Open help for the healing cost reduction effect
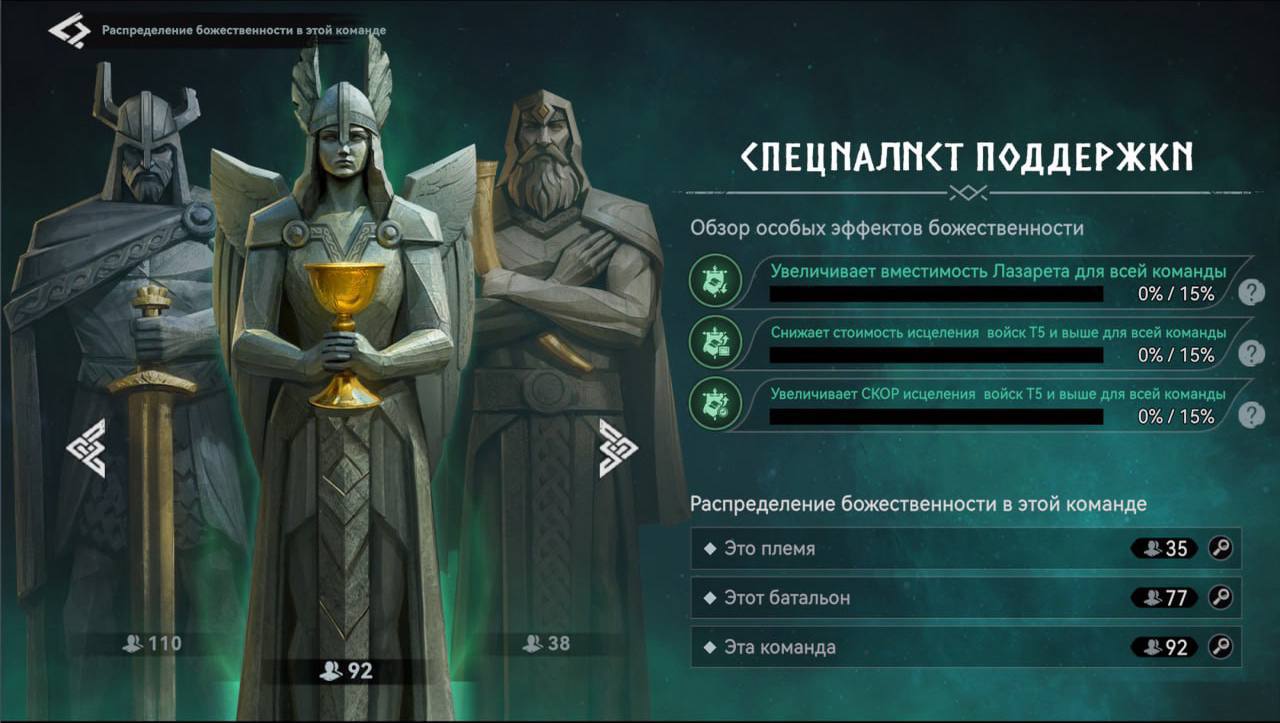Screen dimensions: 1280x723 point(1249,354)
